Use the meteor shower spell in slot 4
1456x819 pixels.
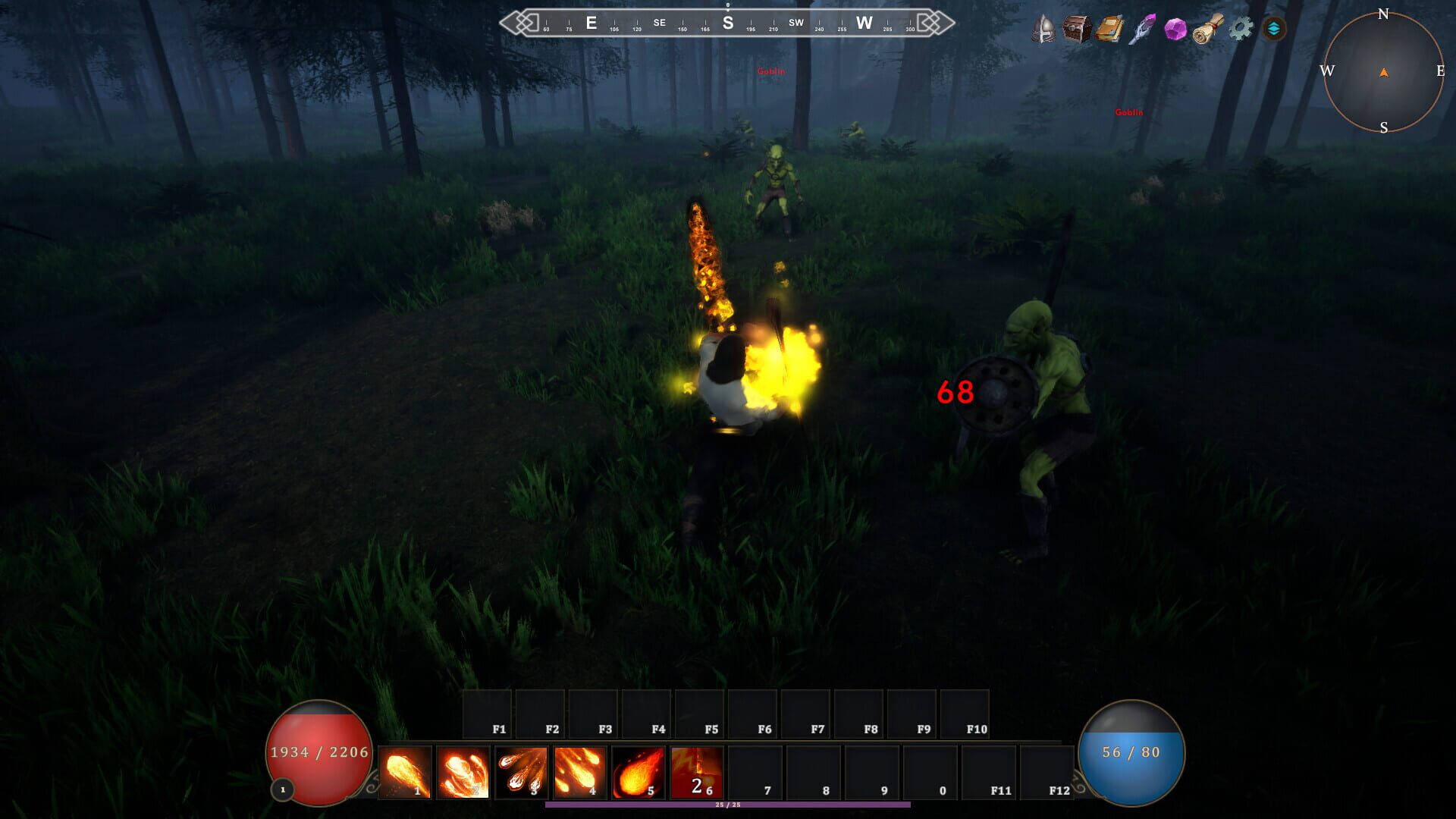tap(581, 772)
